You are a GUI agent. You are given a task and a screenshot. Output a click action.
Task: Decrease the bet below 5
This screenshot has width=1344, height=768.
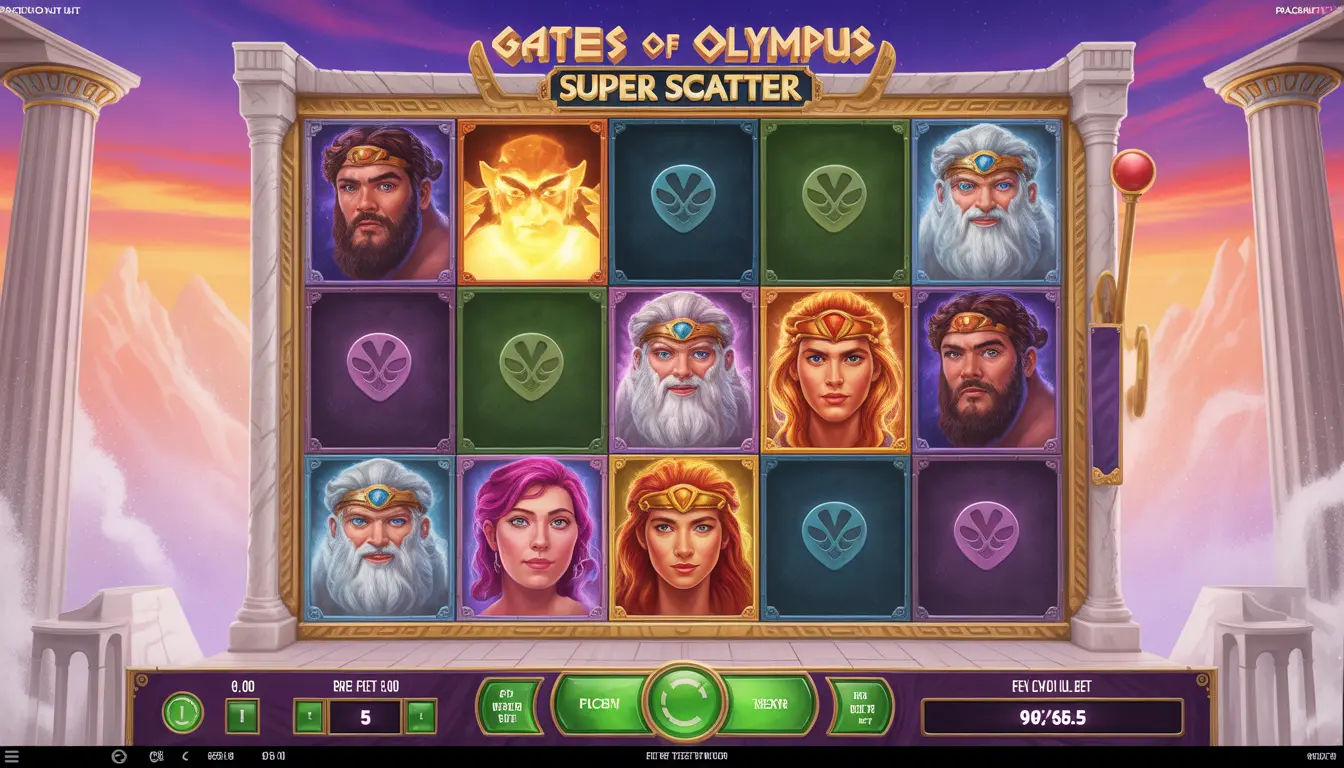[x=309, y=716]
